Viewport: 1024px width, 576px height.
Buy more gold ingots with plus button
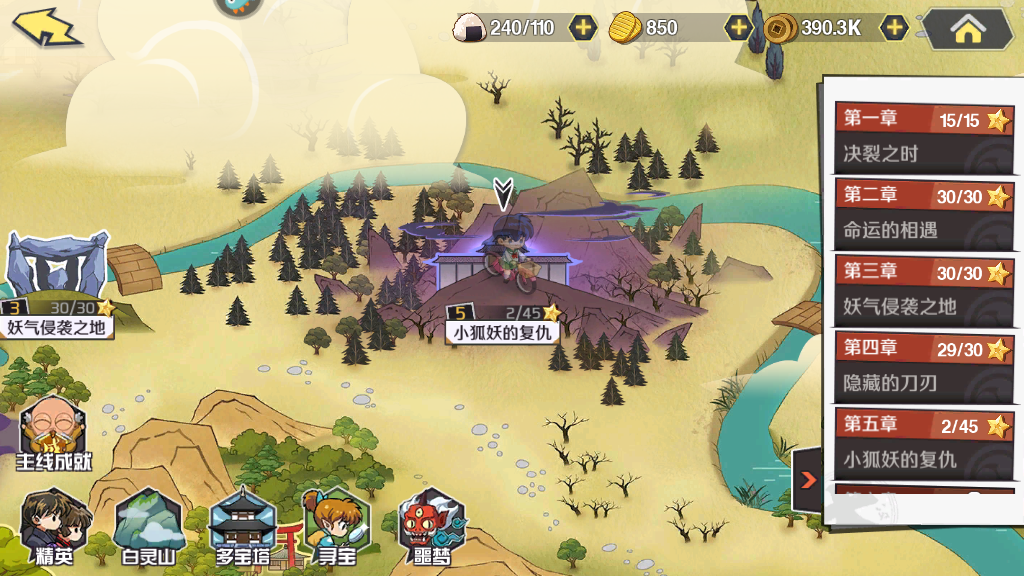point(739,28)
